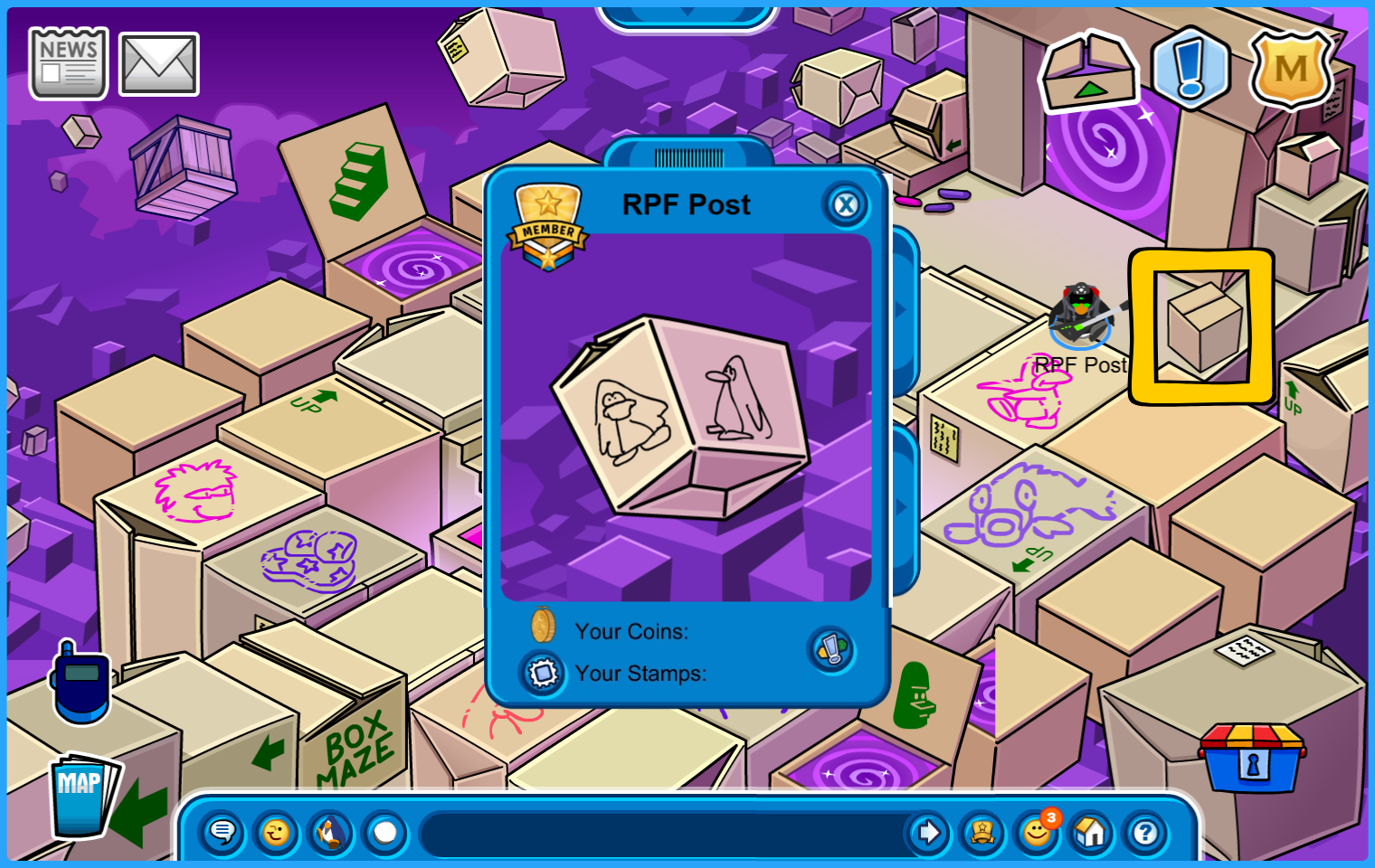Open the blue spy phone
Screen dimensions: 1375x868
point(81,684)
